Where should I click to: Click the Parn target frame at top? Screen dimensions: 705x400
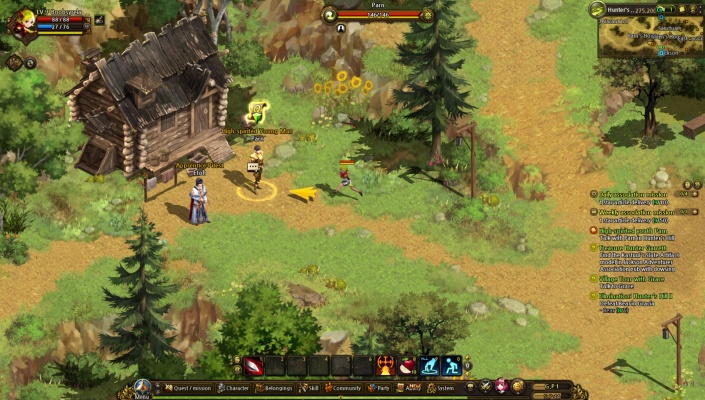pos(377,14)
